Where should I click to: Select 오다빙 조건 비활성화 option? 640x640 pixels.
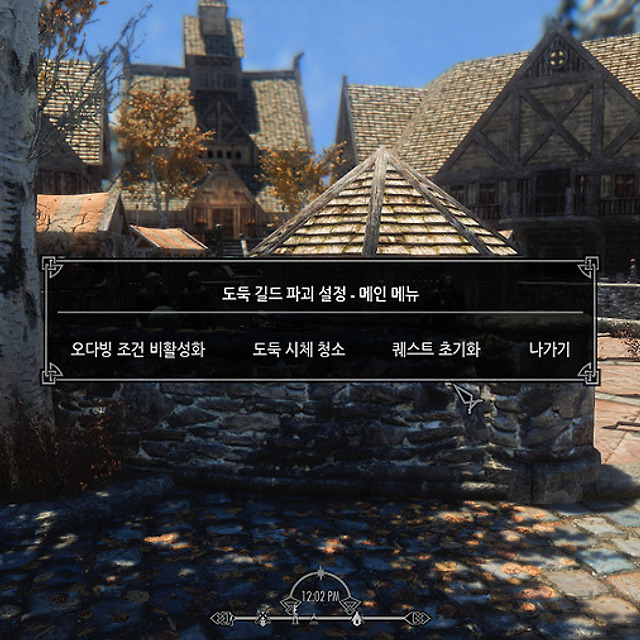point(138,350)
